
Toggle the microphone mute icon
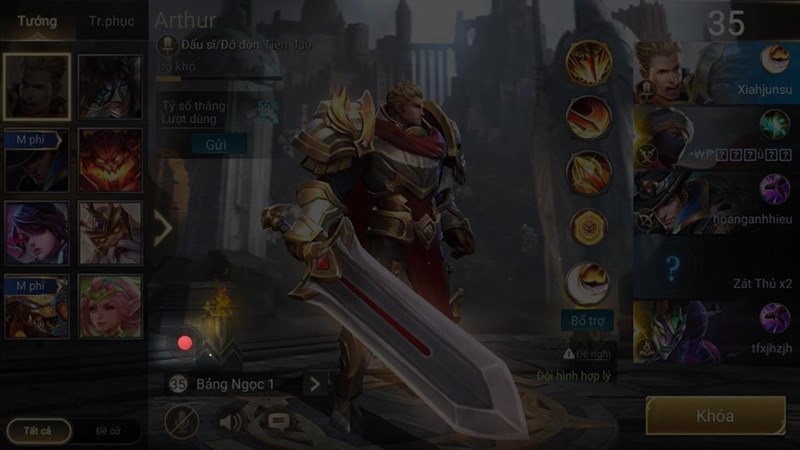(179, 421)
